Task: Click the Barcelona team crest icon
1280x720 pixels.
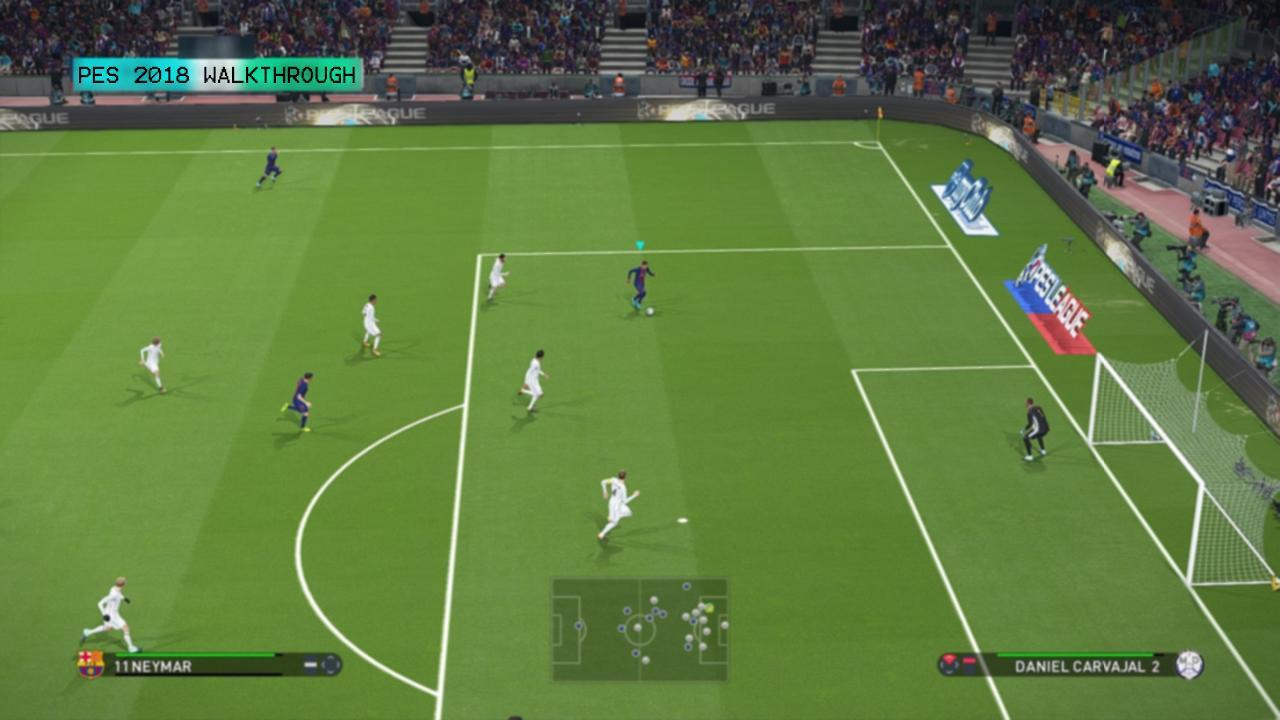Action: (89, 663)
